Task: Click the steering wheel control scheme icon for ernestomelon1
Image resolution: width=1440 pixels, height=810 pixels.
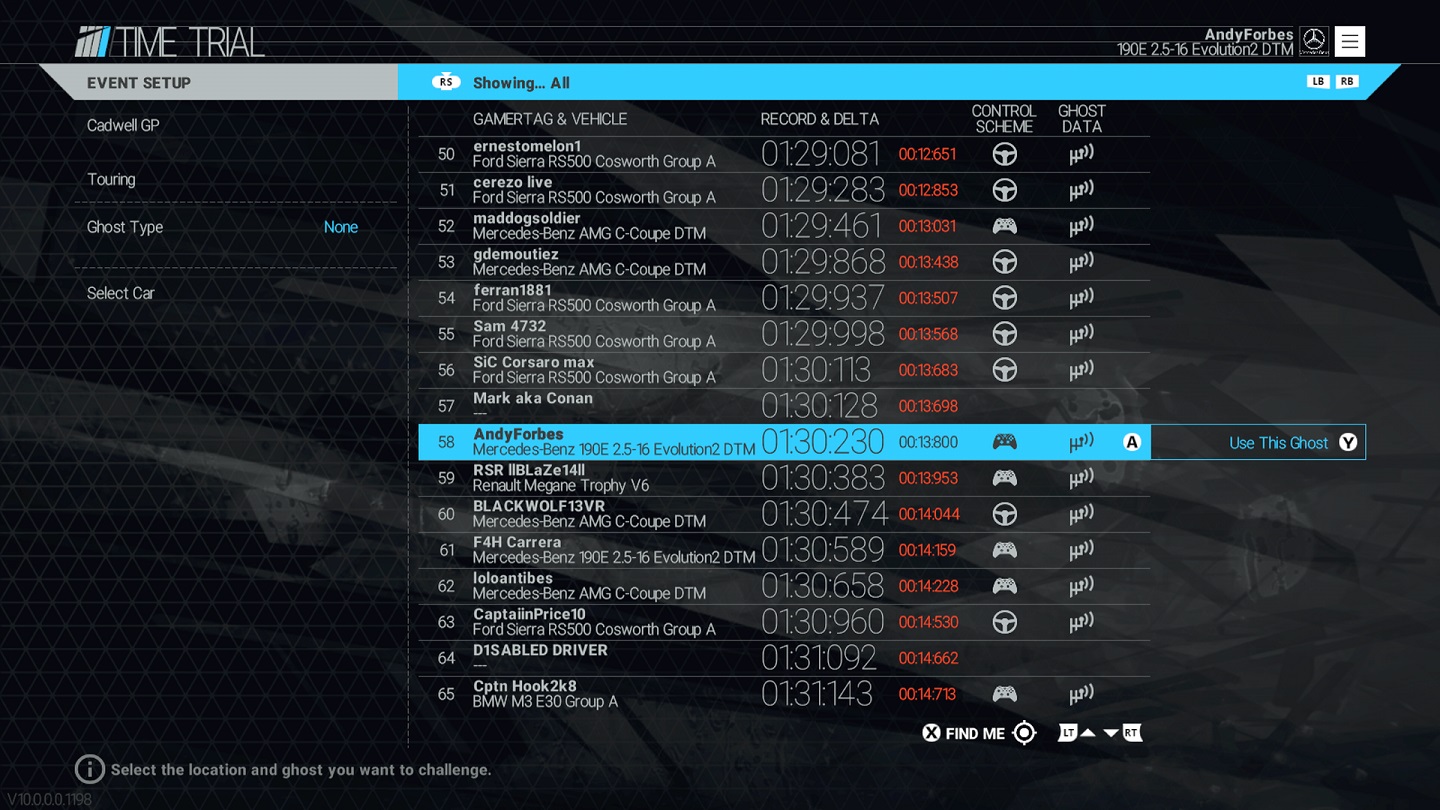Action: 1005,153
